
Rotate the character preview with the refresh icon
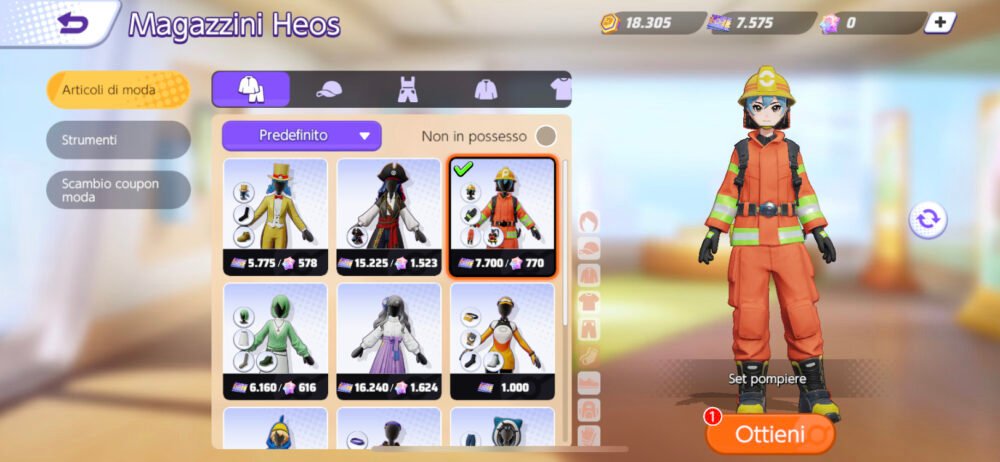point(928,219)
